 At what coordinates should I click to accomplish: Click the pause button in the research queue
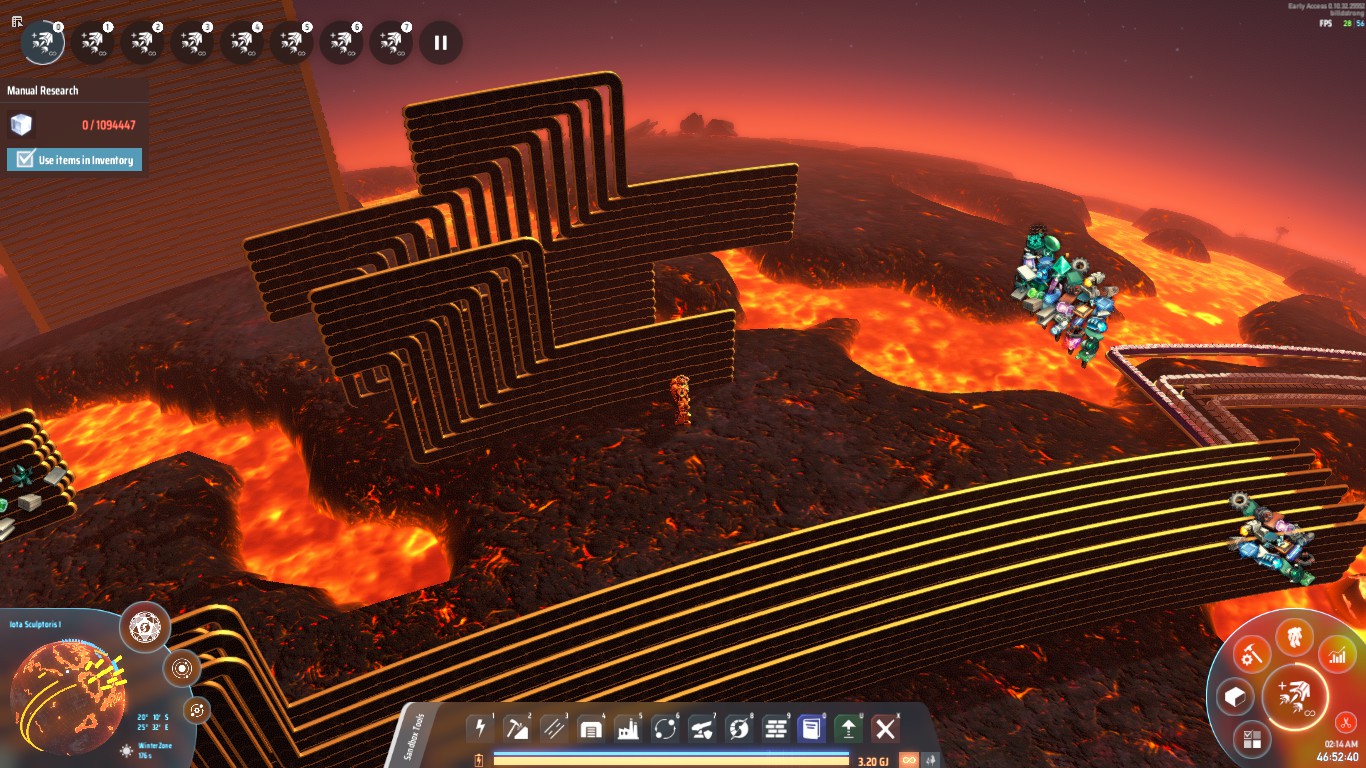[x=440, y=43]
